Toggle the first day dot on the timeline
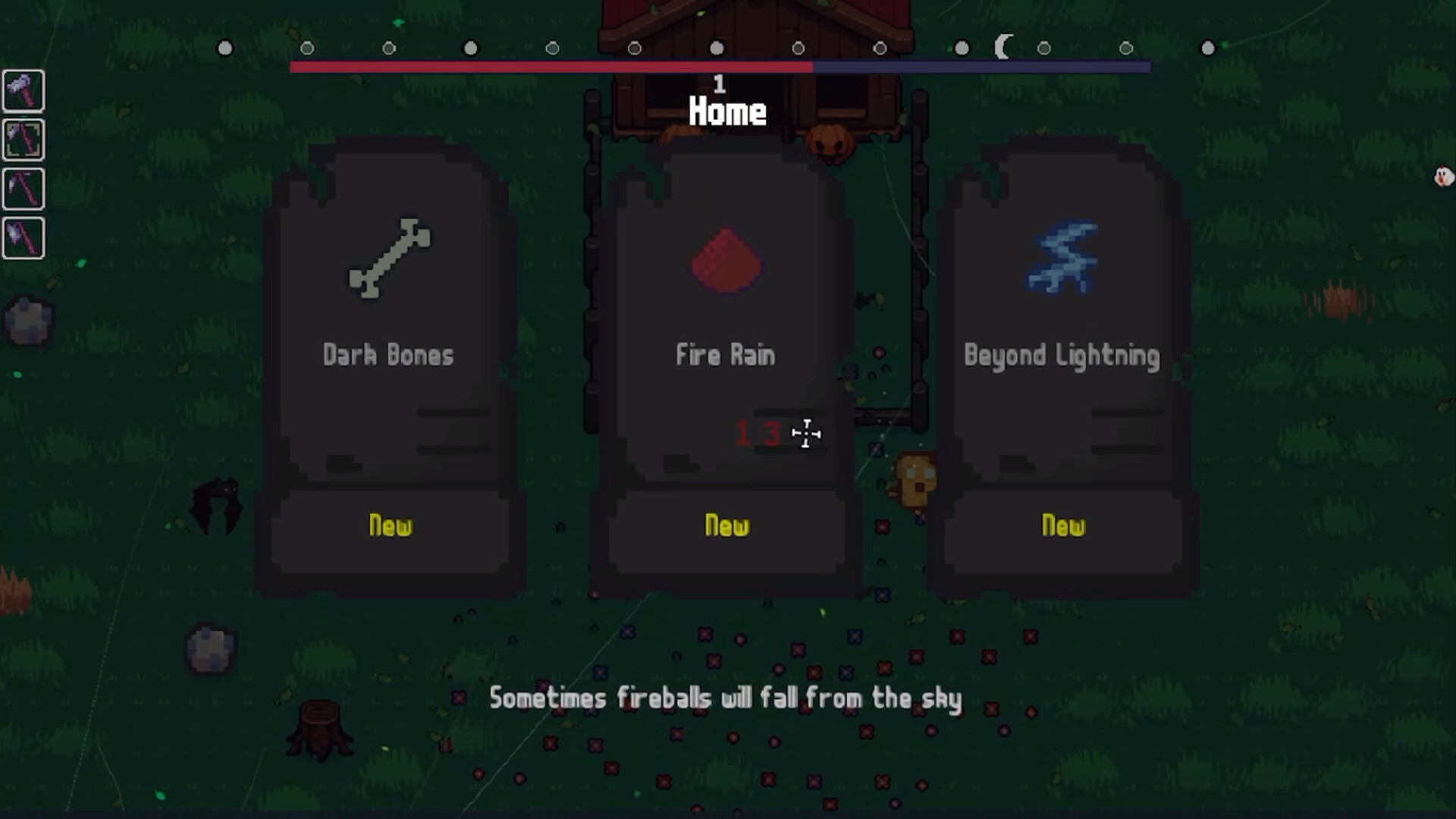This screenshot has width=1456, height=819. 224,48
